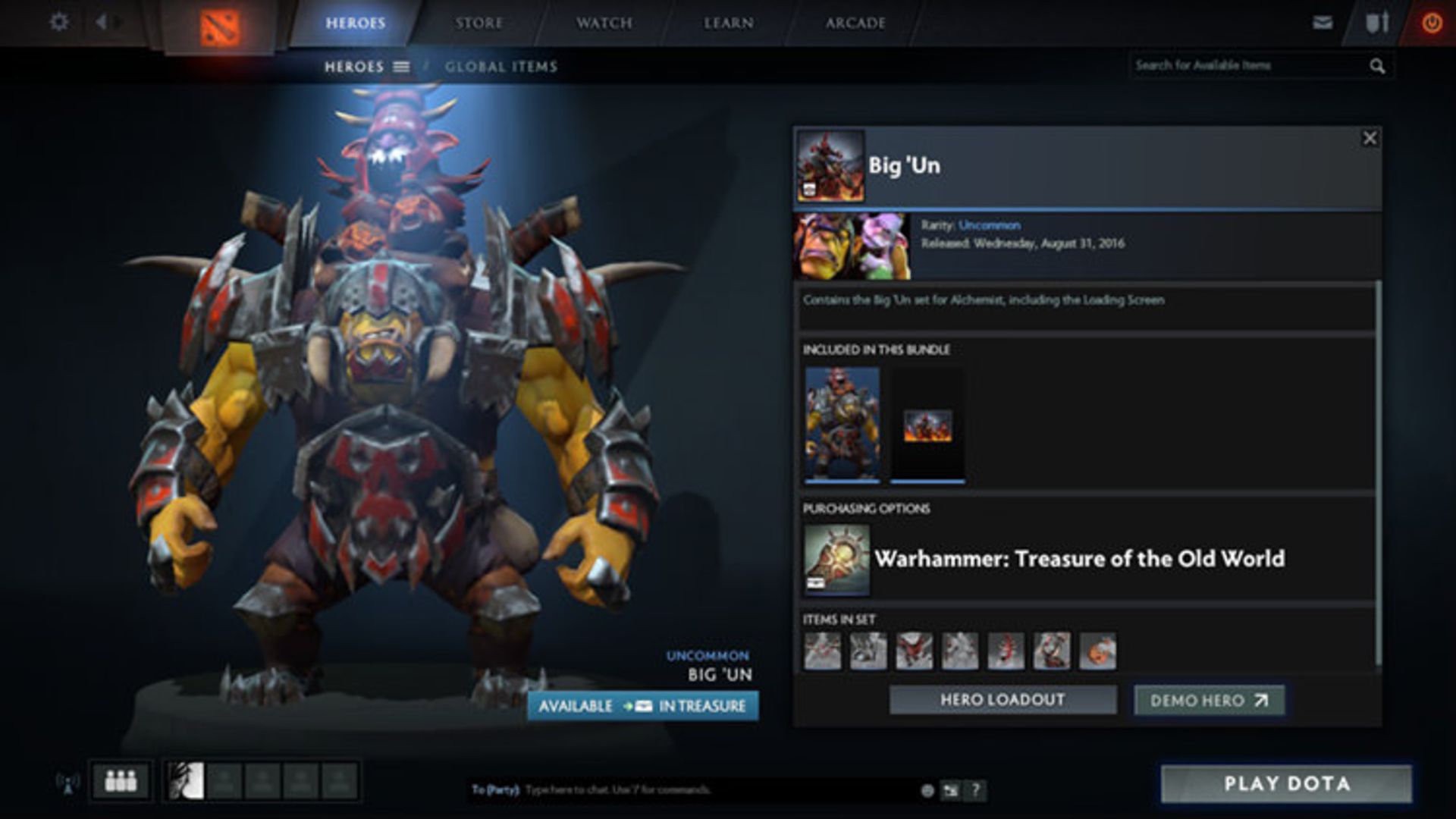Start a match with Play Dota
The width and height of the screenshot is (1456, 819).
[1286, 783]
